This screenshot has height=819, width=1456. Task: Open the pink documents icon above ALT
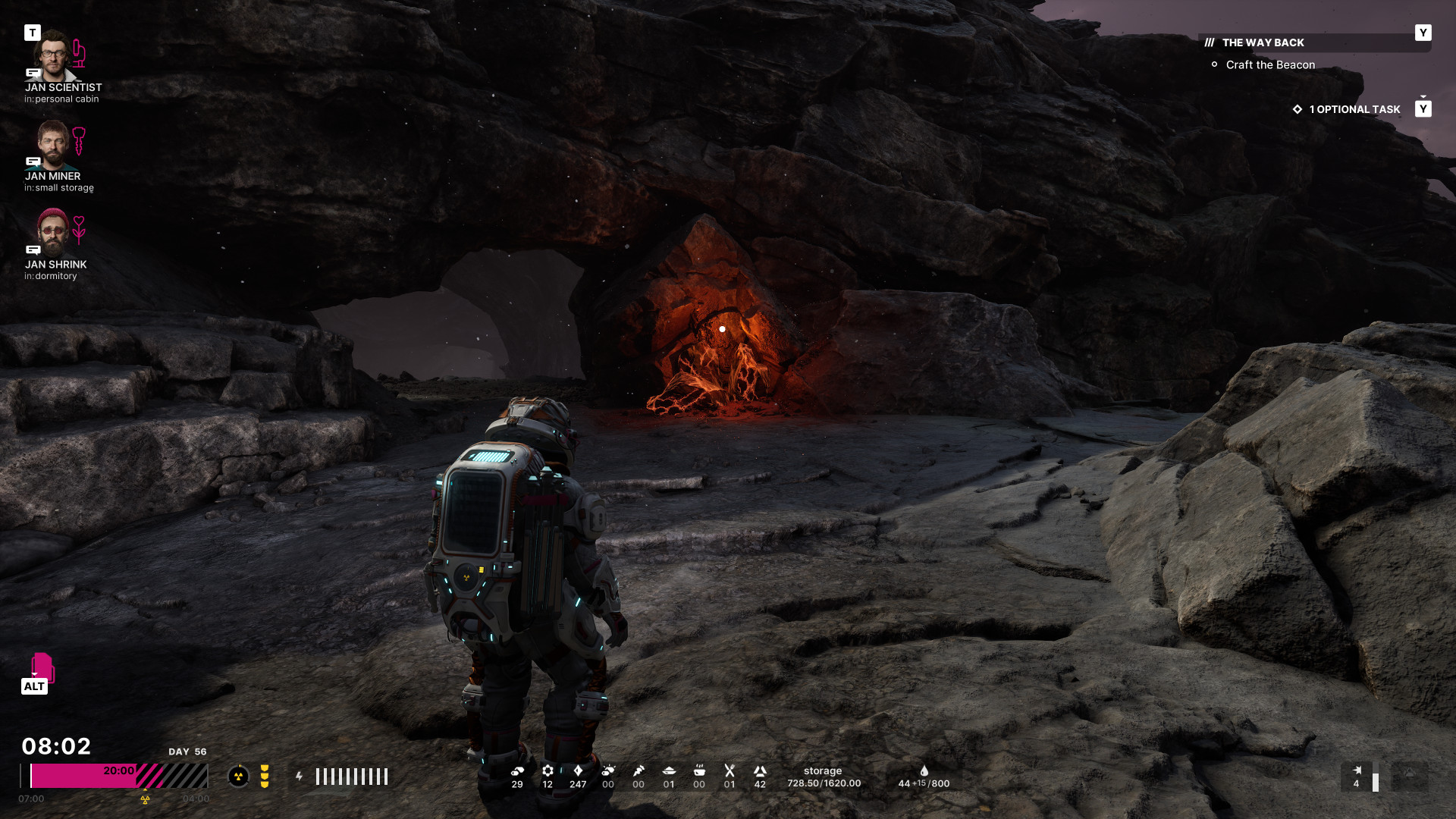(42, 666)
